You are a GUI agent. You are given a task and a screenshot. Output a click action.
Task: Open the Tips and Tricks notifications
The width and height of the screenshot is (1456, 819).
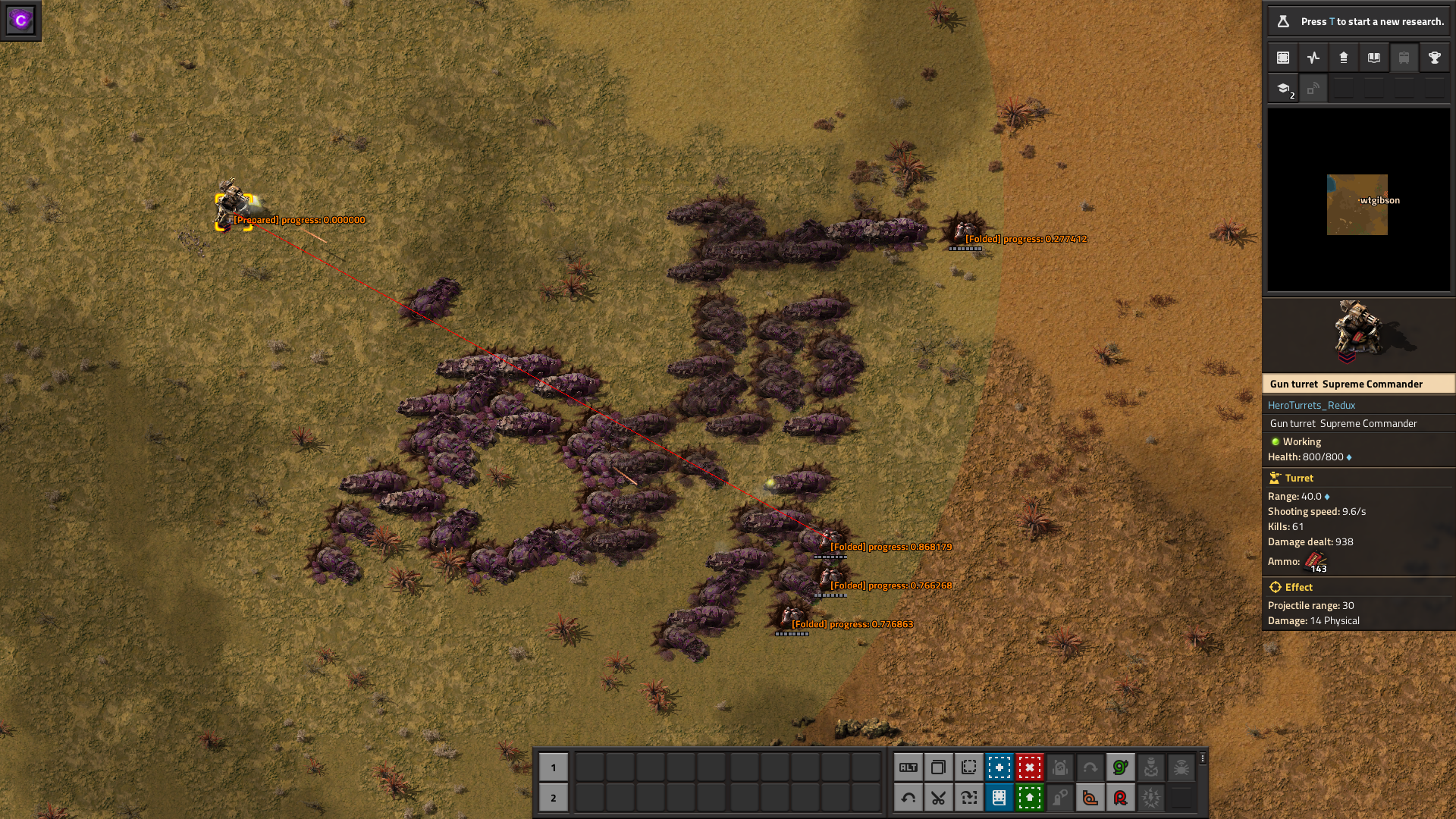point(1282,88)
